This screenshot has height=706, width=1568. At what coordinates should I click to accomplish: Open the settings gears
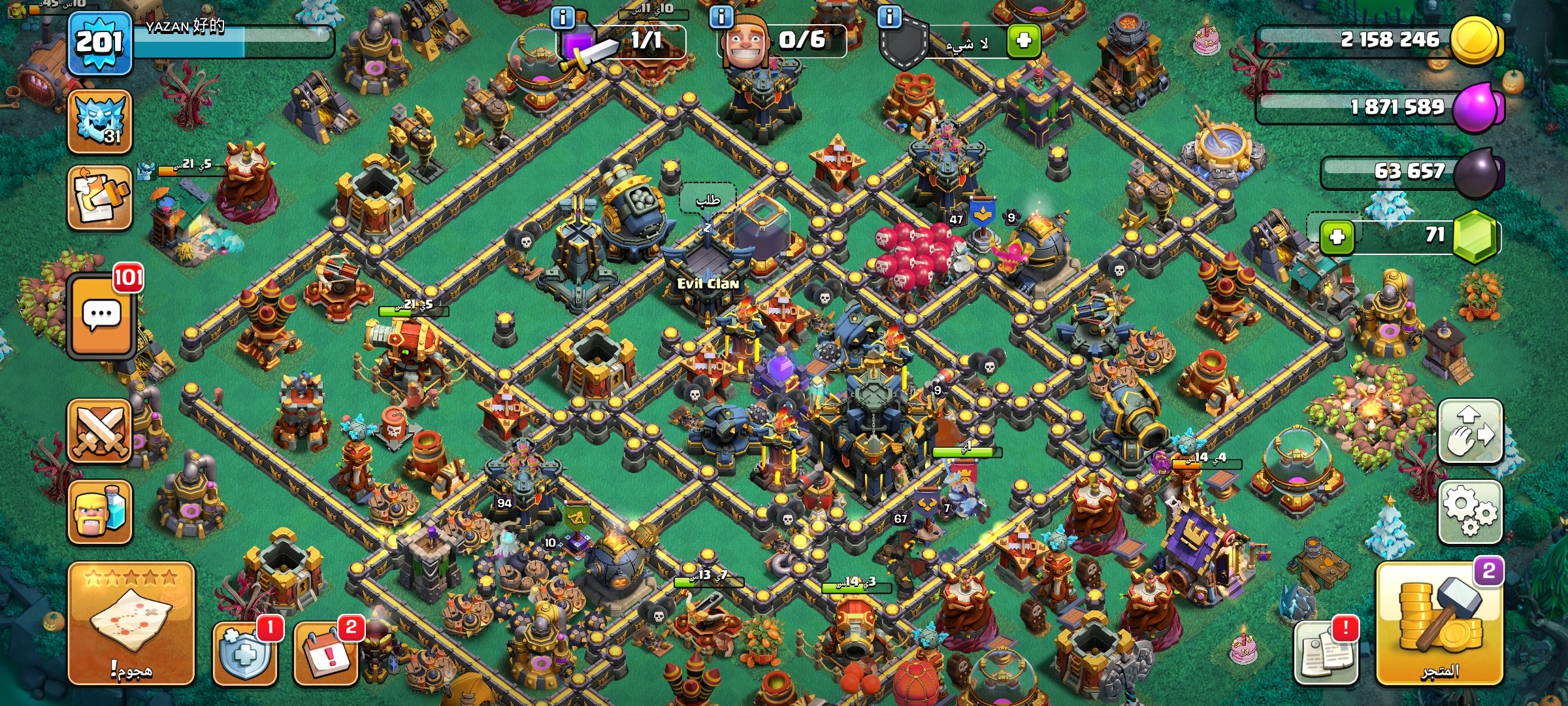click(1470, 511)
